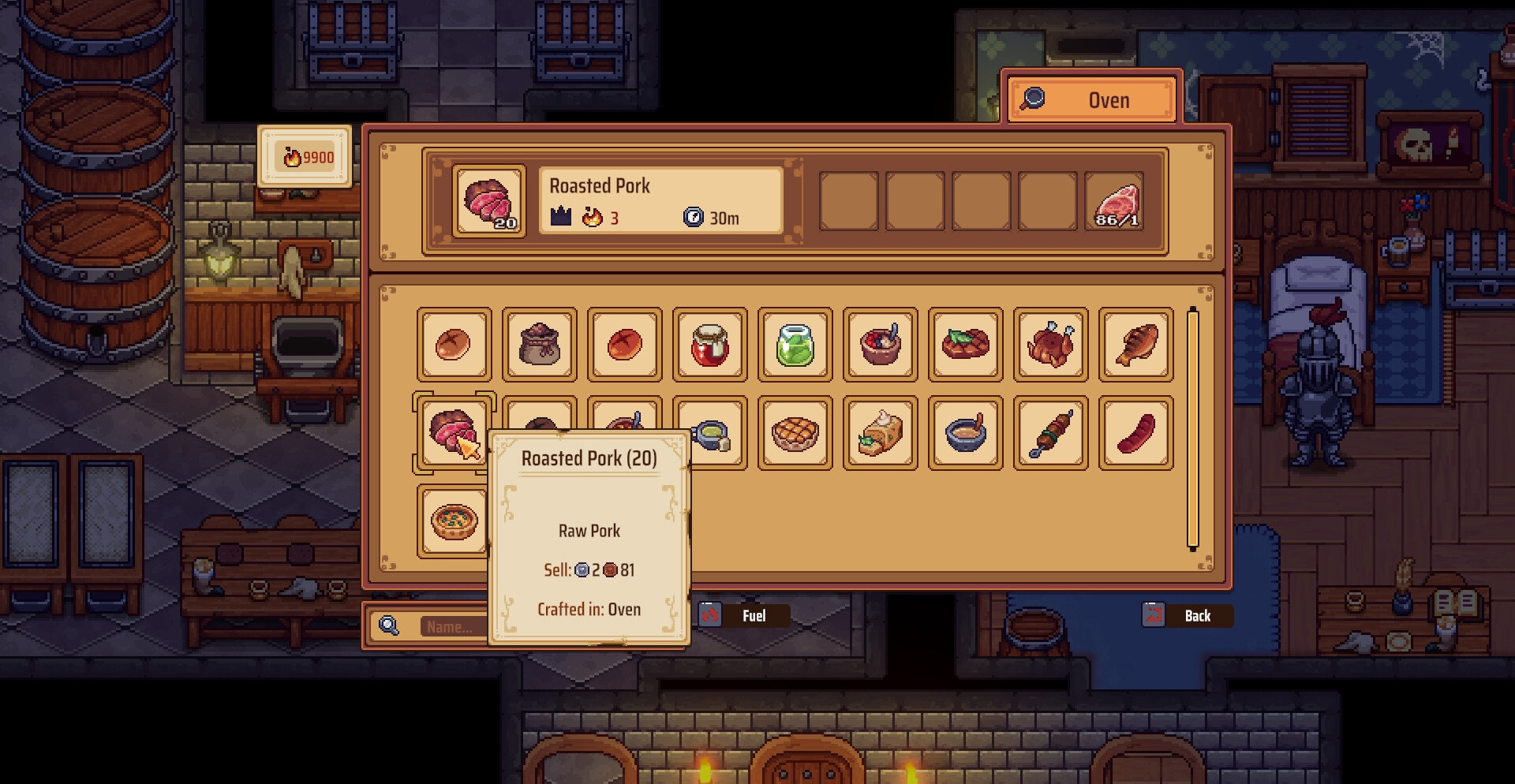The width and height of the screenshot is (1515, 784).
Task: Choose the red jam jar recipe
Action: (x=709, y=345)
